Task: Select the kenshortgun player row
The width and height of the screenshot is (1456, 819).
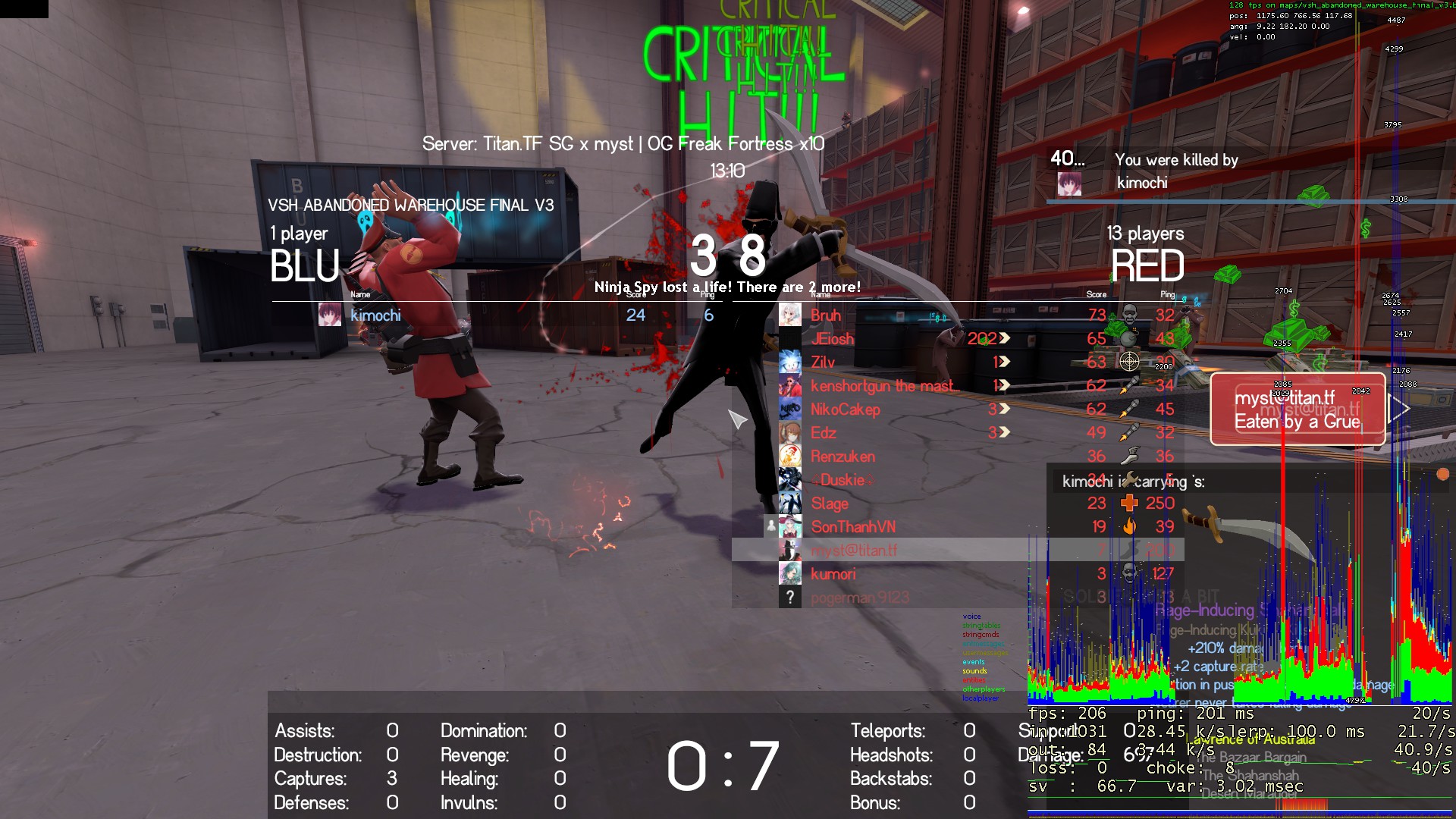Action: (x=881, y=386)
